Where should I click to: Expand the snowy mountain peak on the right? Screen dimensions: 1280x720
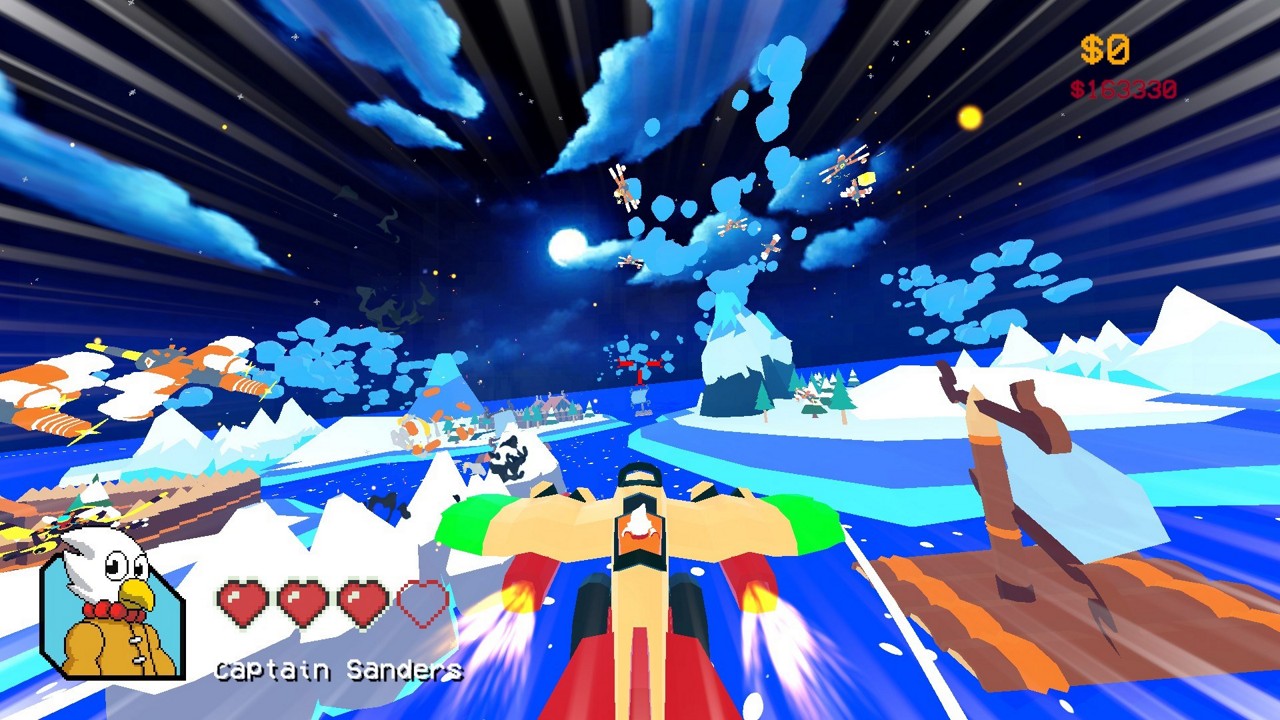point(1180,320)
